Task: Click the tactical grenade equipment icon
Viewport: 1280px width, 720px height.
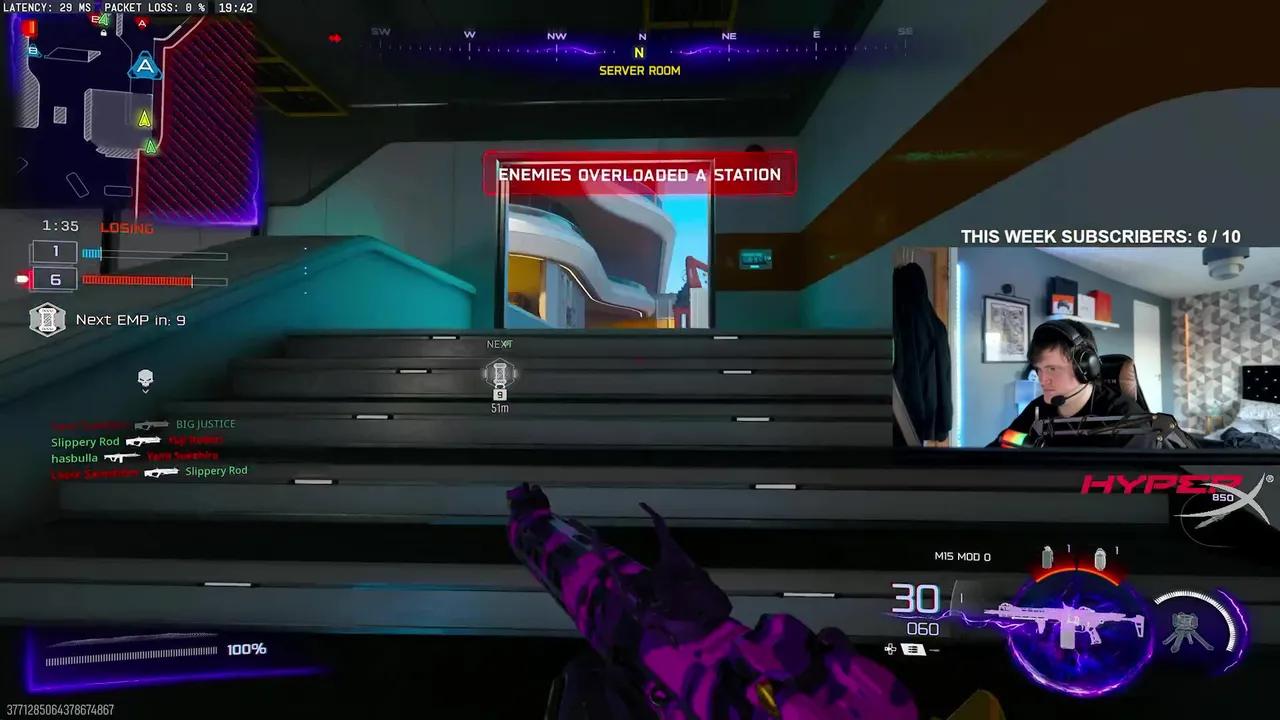Action: point(1101,557)
